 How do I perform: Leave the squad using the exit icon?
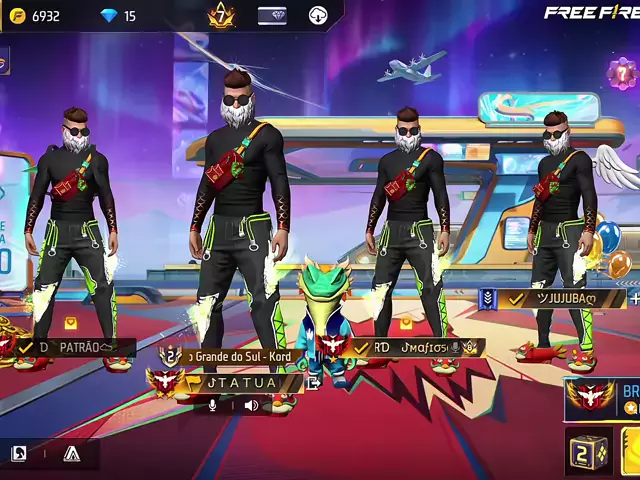pos(313,382)
